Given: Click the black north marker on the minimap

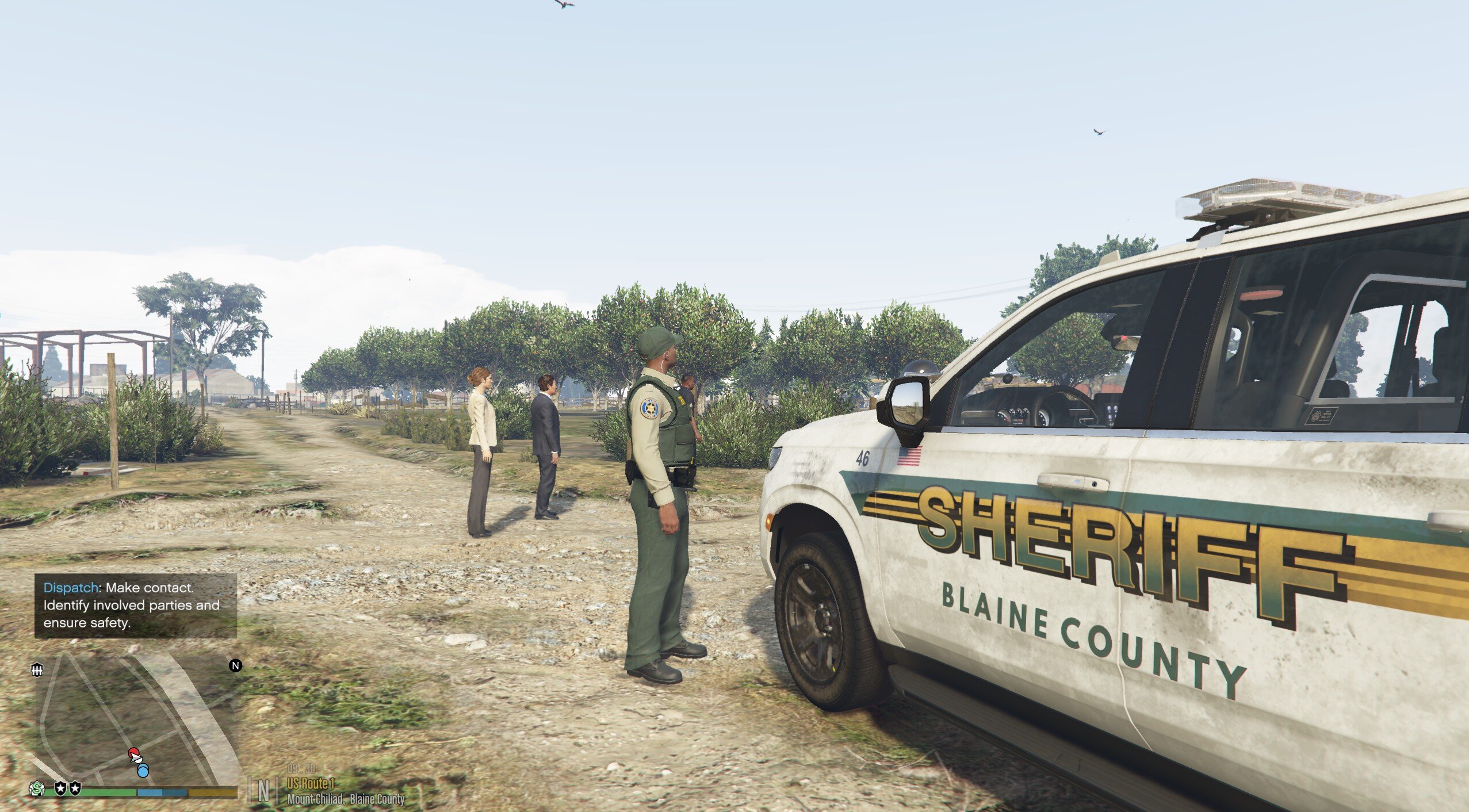Looking at the screenshot, I should [236, 666].
